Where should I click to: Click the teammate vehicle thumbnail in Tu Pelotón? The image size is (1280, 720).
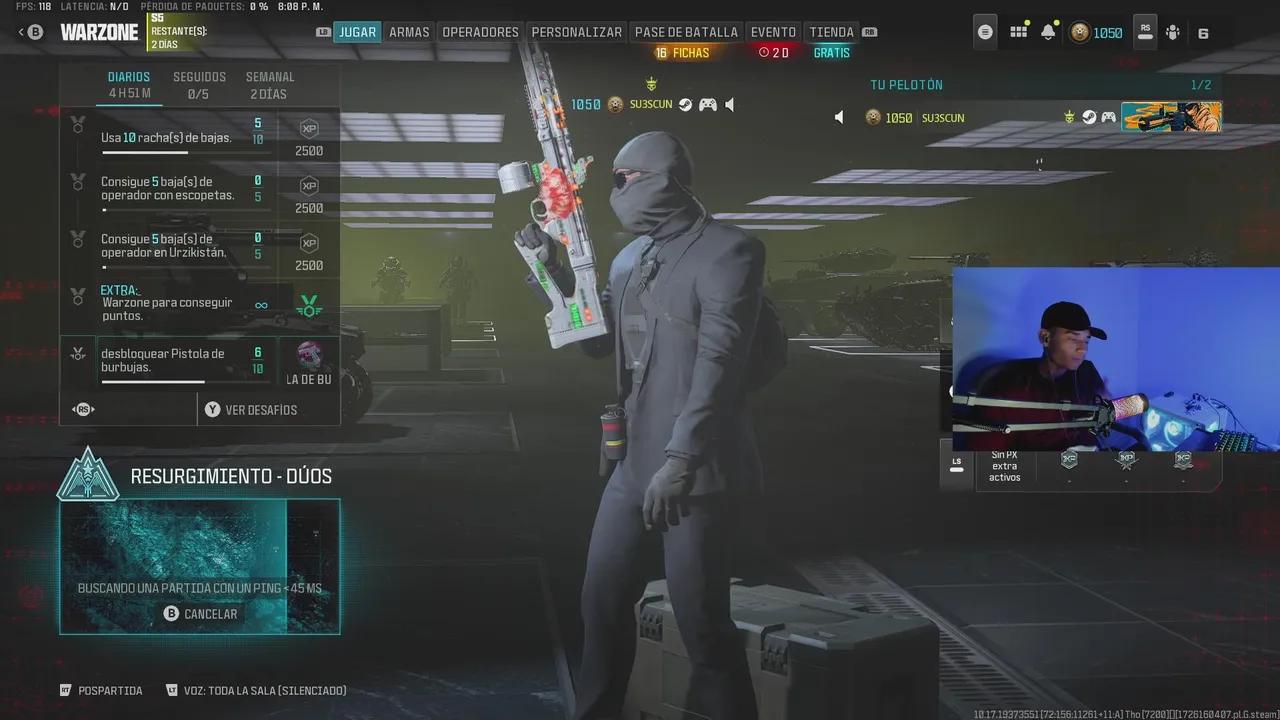pyautogui.click(x=1170, y=117)
